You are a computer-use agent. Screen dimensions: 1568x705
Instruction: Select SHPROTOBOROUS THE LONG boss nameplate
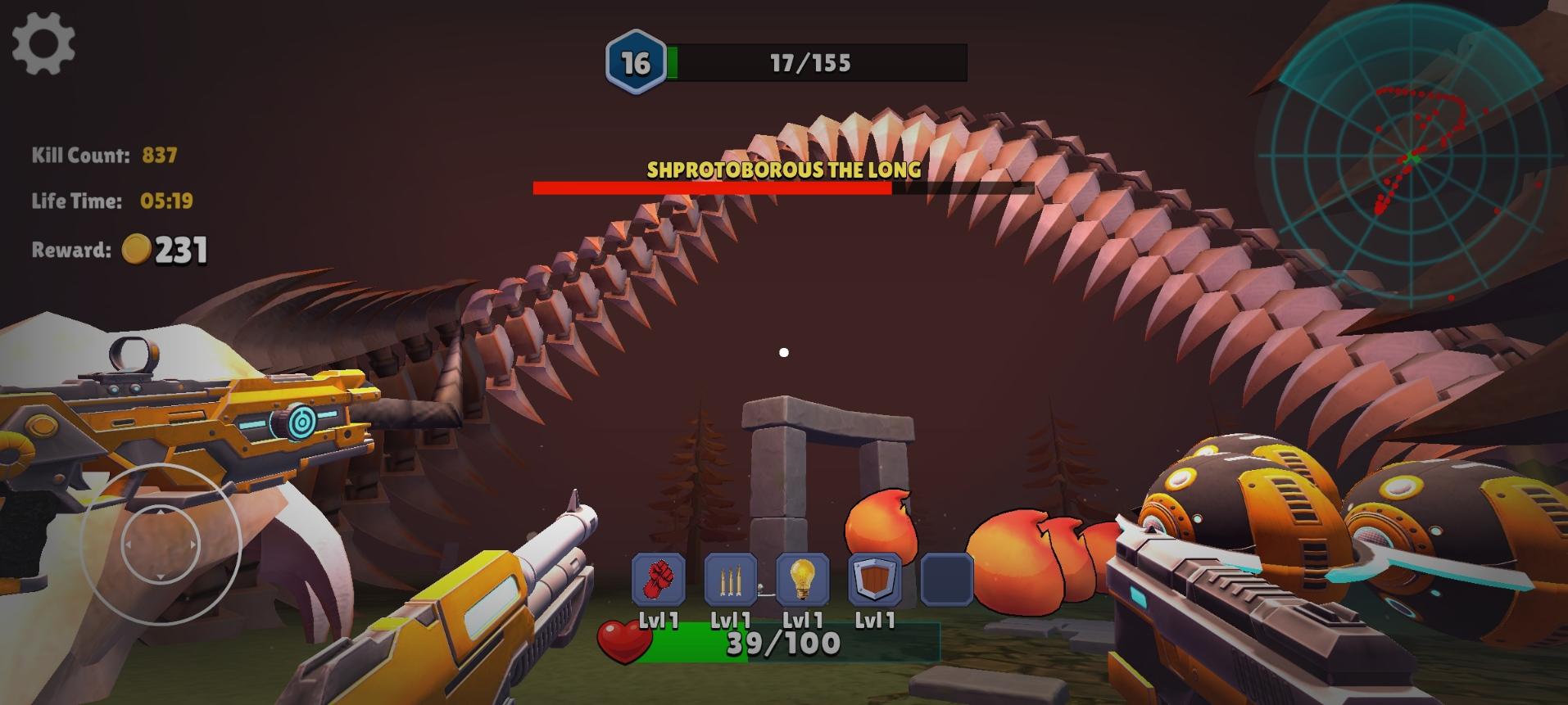coord(782,171)
